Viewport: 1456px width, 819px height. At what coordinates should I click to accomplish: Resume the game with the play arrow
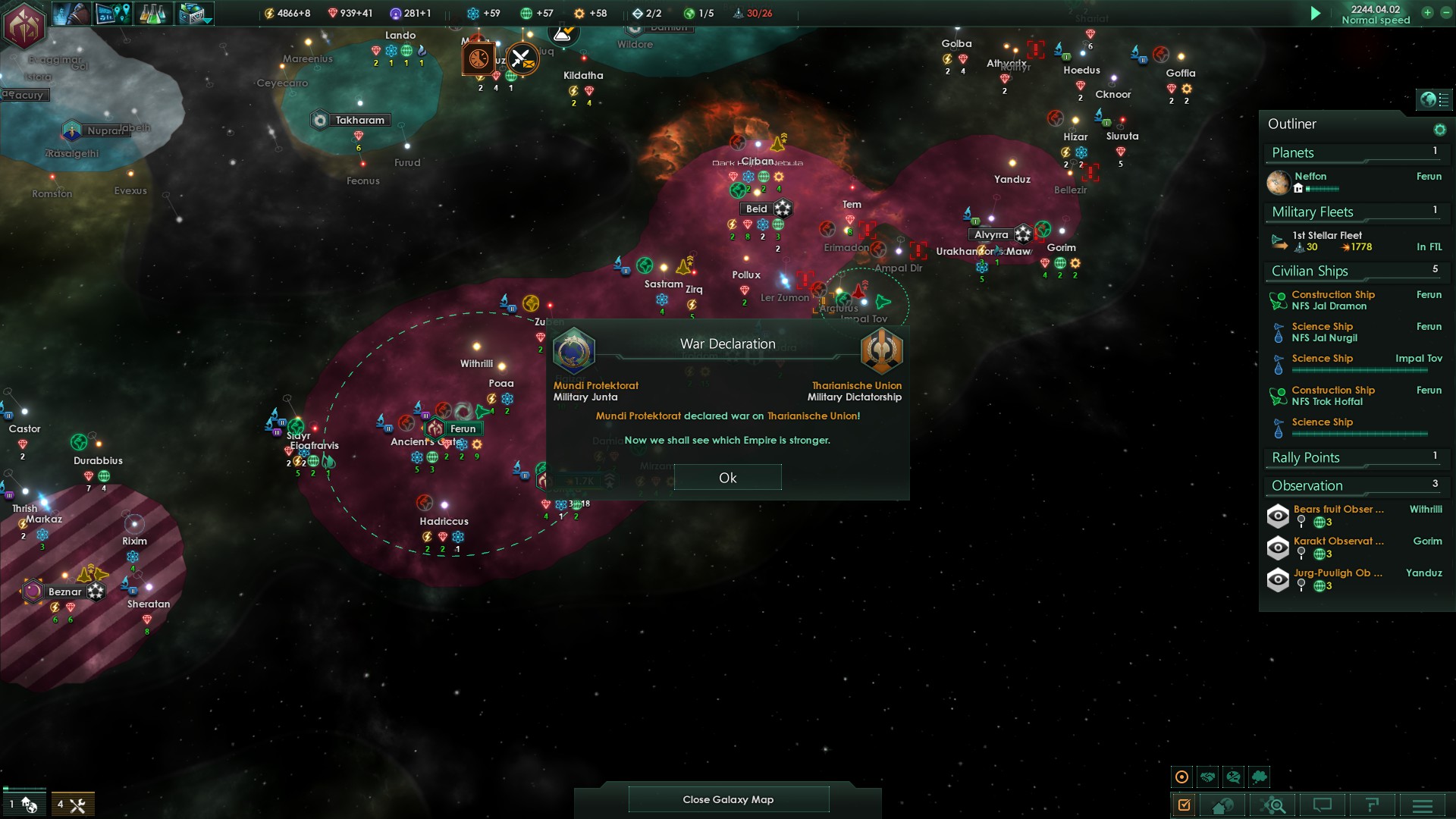pos(1316,14)
